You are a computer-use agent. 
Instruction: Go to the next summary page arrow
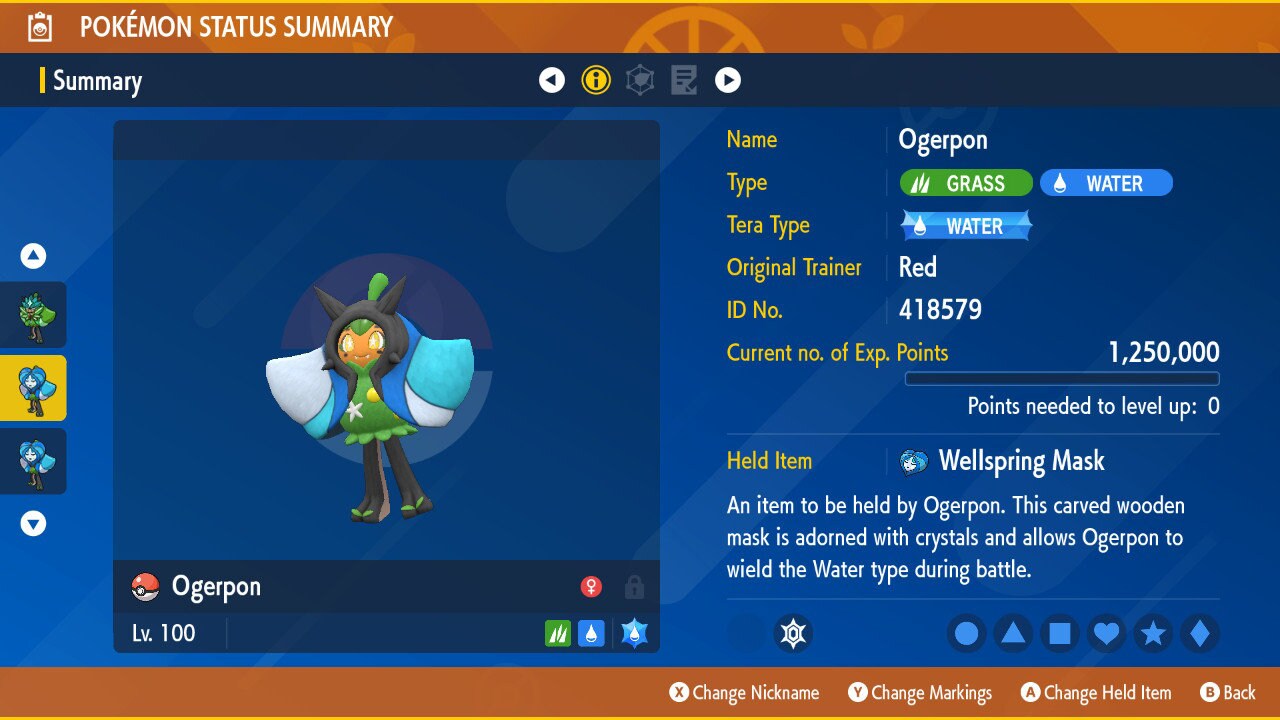[728, 80]
